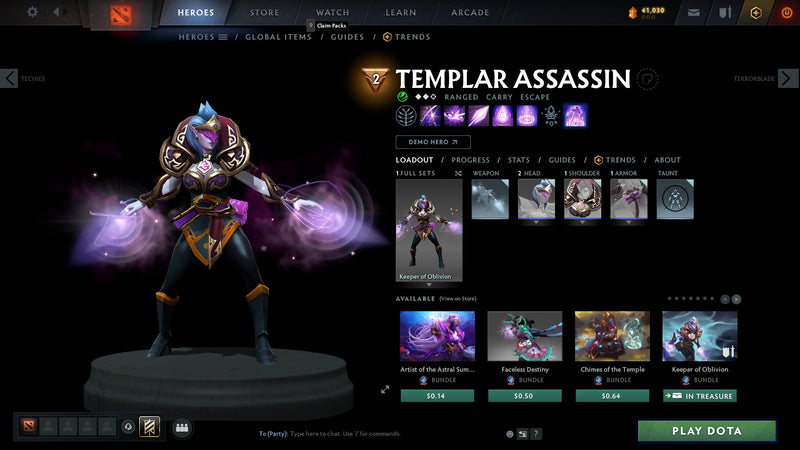Choose the Taunt loadout slot
The width and height of the screenshot is (800, 450).
(676, 199)
